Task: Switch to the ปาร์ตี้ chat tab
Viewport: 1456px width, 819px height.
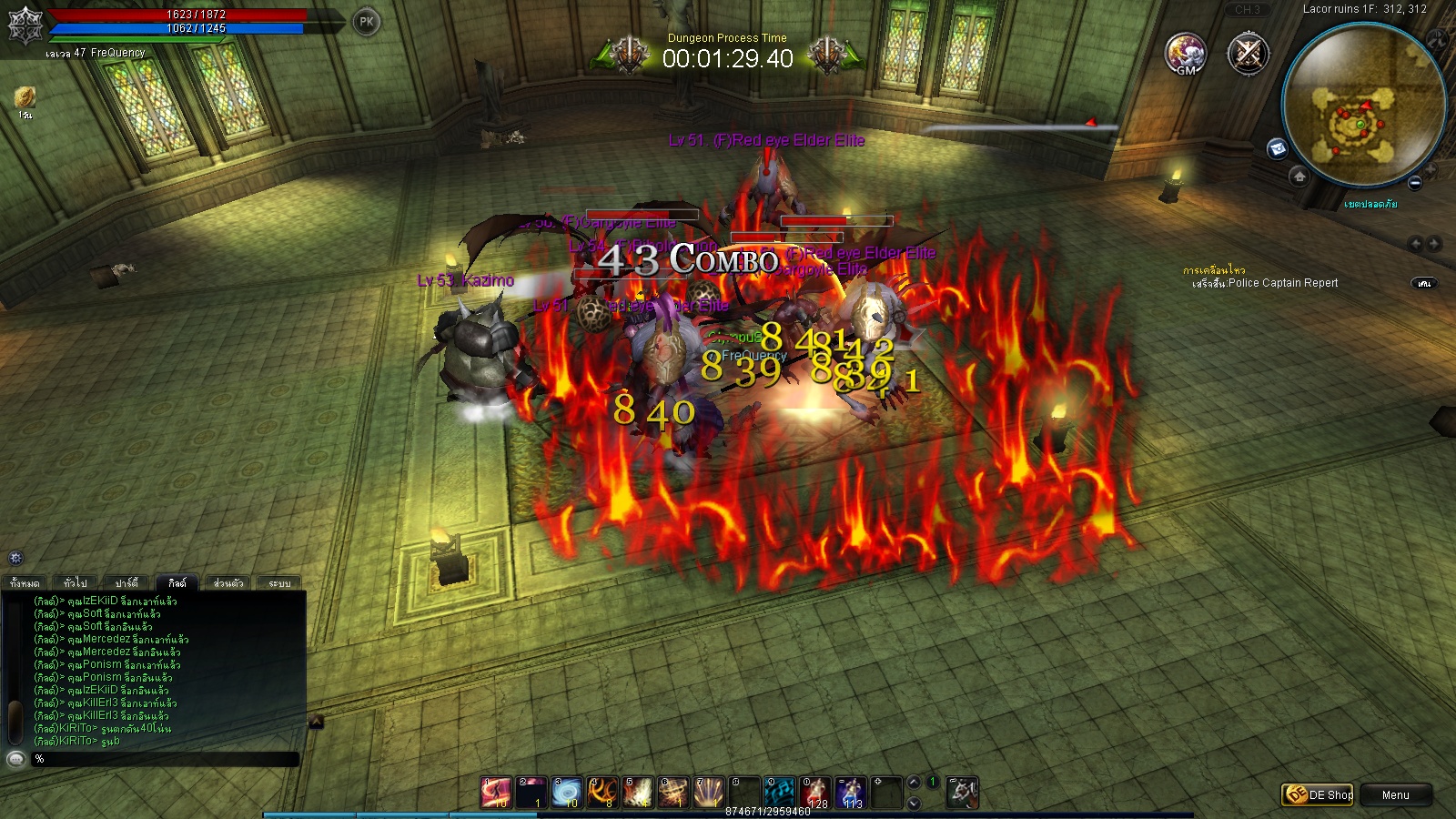Action: (126, 582)
